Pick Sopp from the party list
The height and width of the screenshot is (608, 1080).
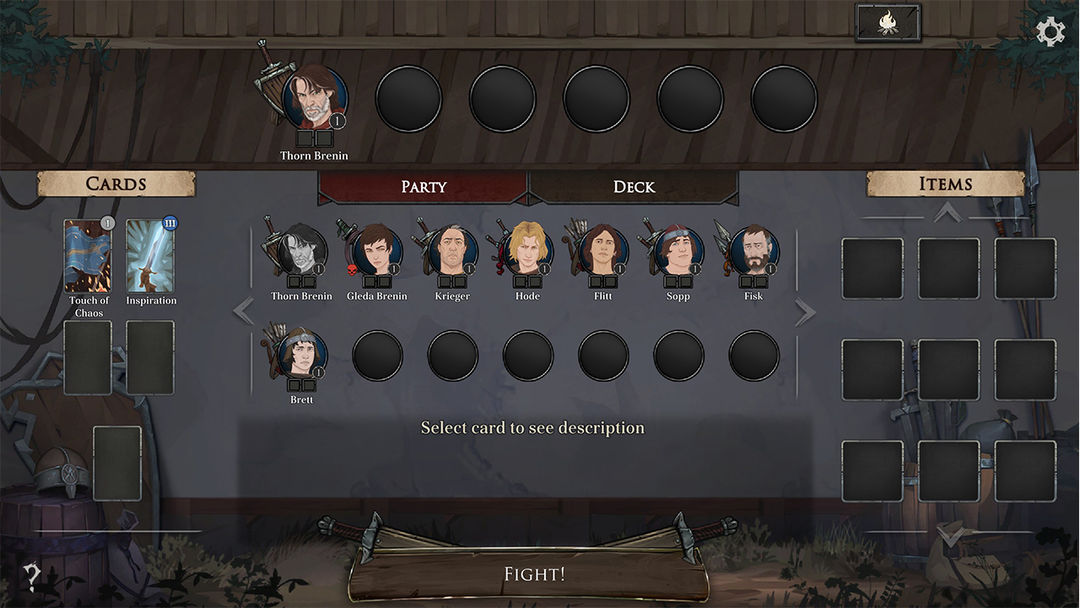[679, 251]
